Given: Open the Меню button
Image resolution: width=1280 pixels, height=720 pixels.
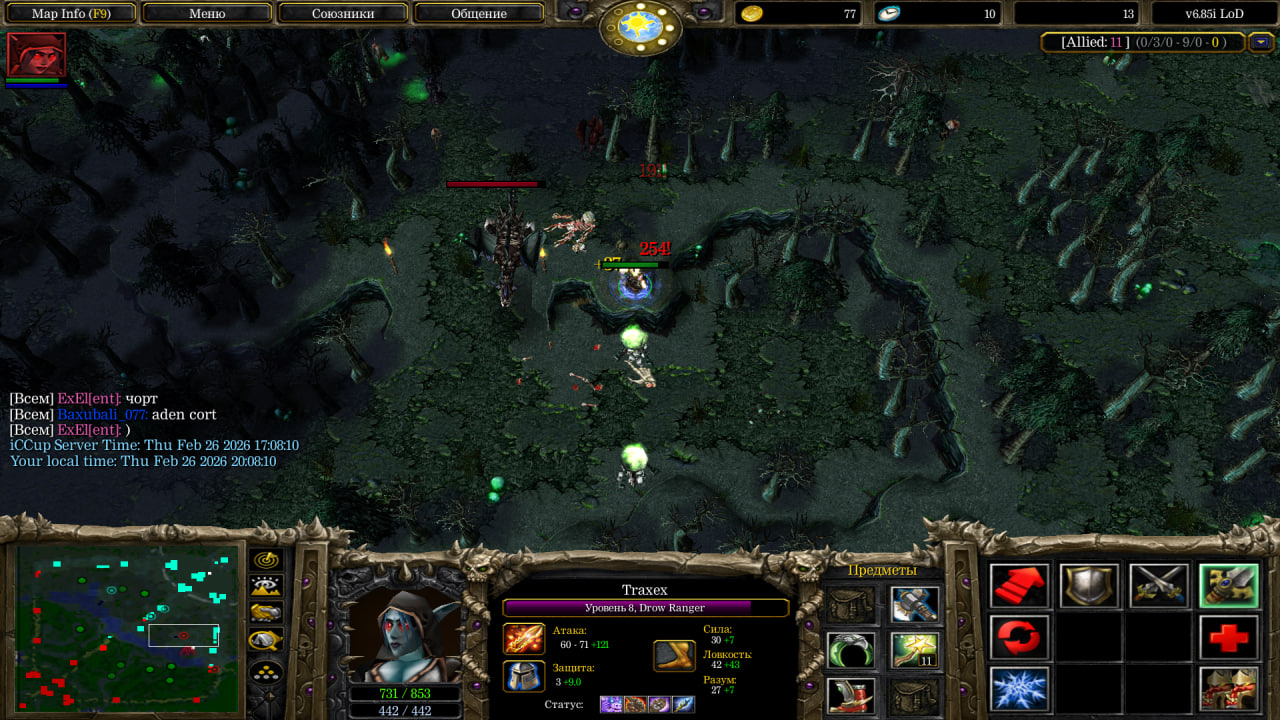Looking at the screenshot, I should click(207, 14).
